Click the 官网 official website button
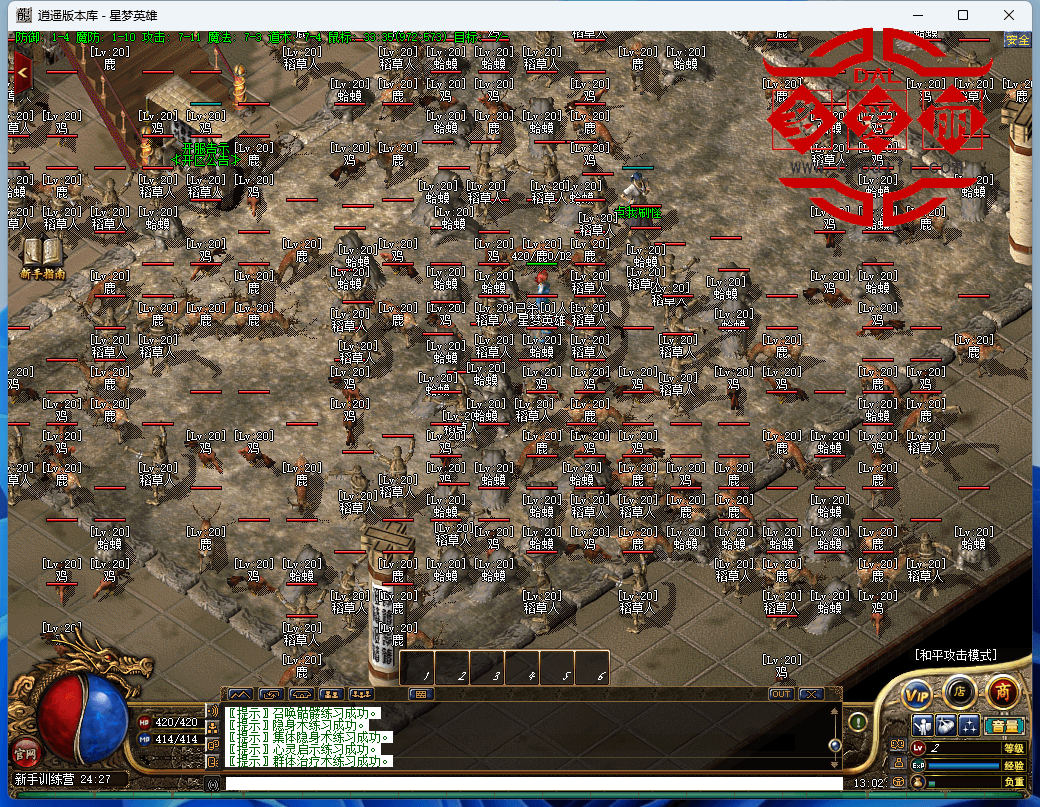1040x807 pixels. pyautogui.click(x=24, y=750)
